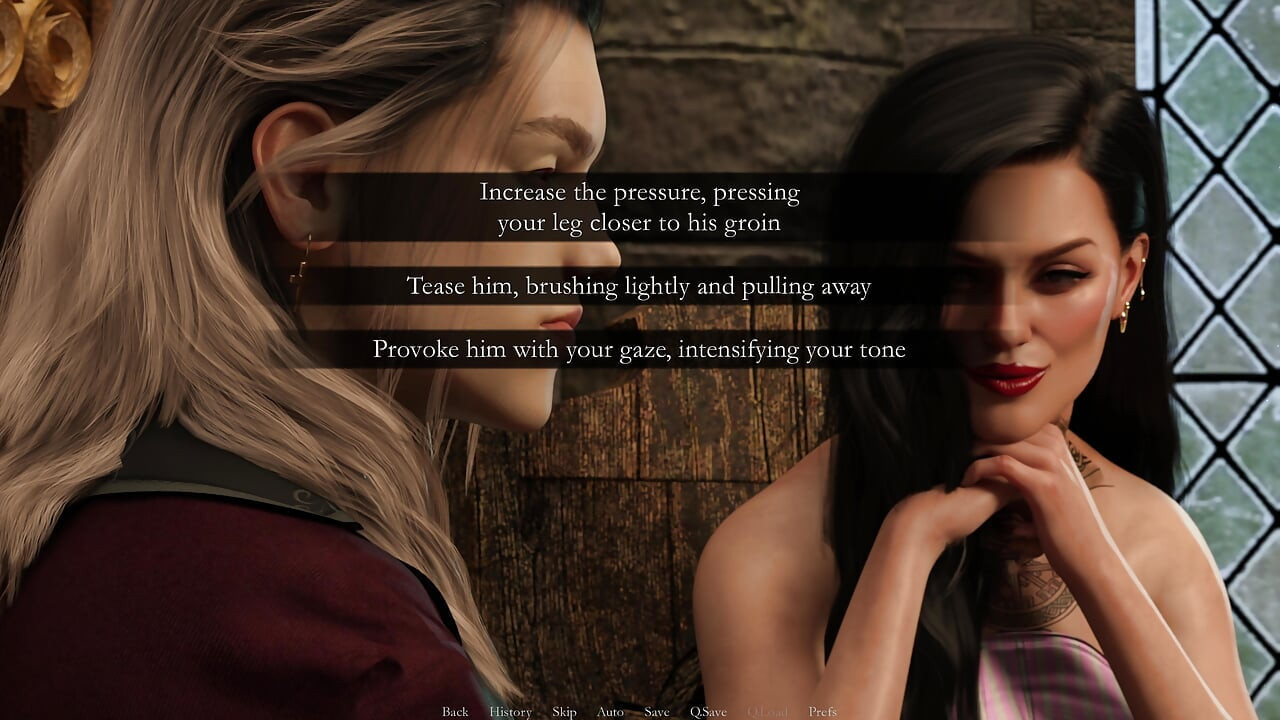Open the Prefs menu

coord(823,712)
